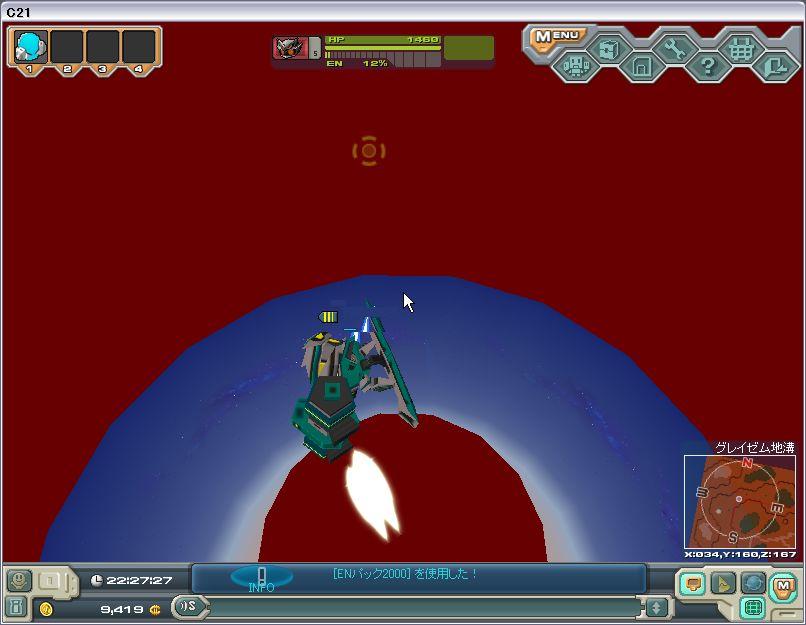Viewport: 806px width, 625px height.
Task: Open help with the question mark icon
Action: click(707, 67)
